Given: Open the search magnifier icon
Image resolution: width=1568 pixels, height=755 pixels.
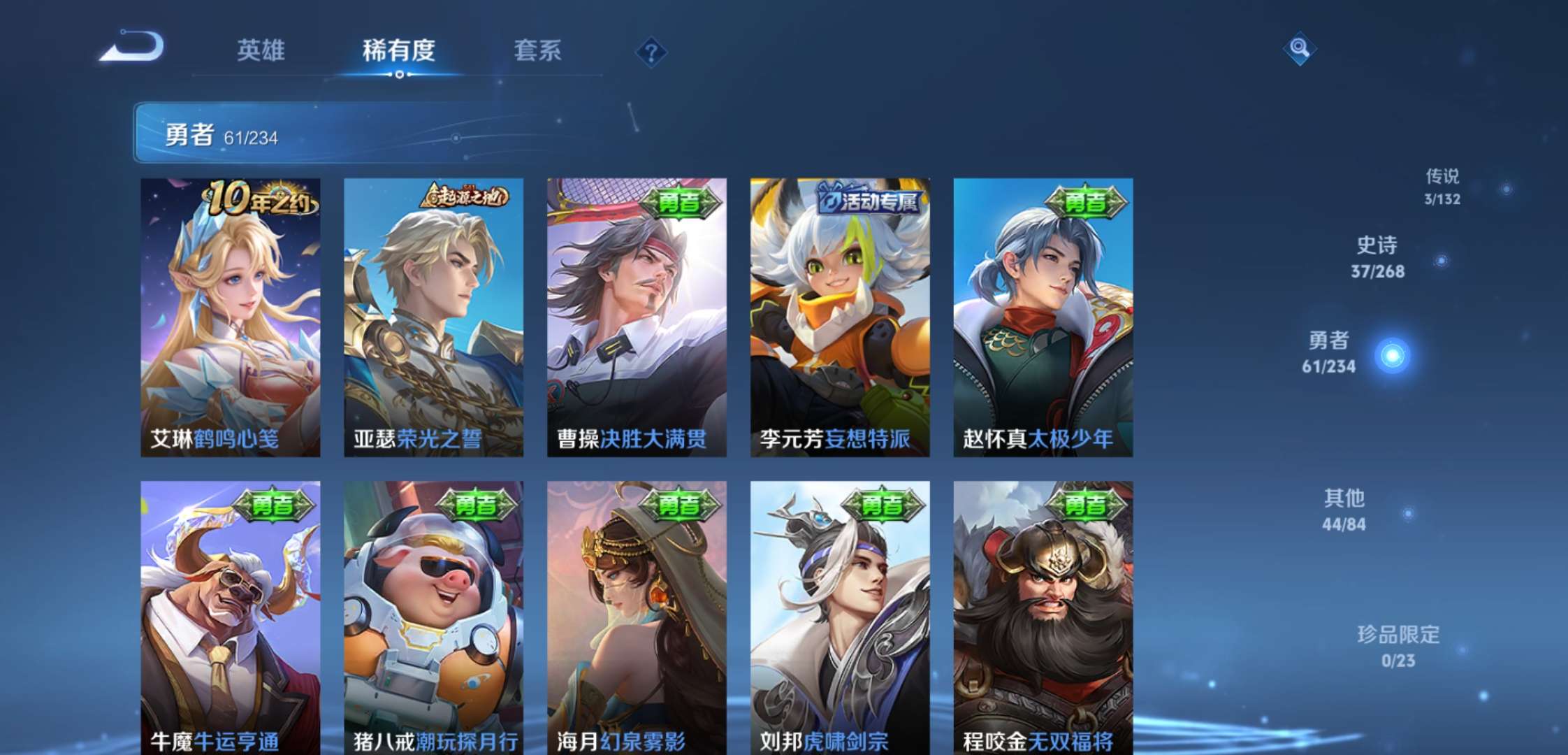Looking at the screenshot, I should click(x=1298, y=49).
